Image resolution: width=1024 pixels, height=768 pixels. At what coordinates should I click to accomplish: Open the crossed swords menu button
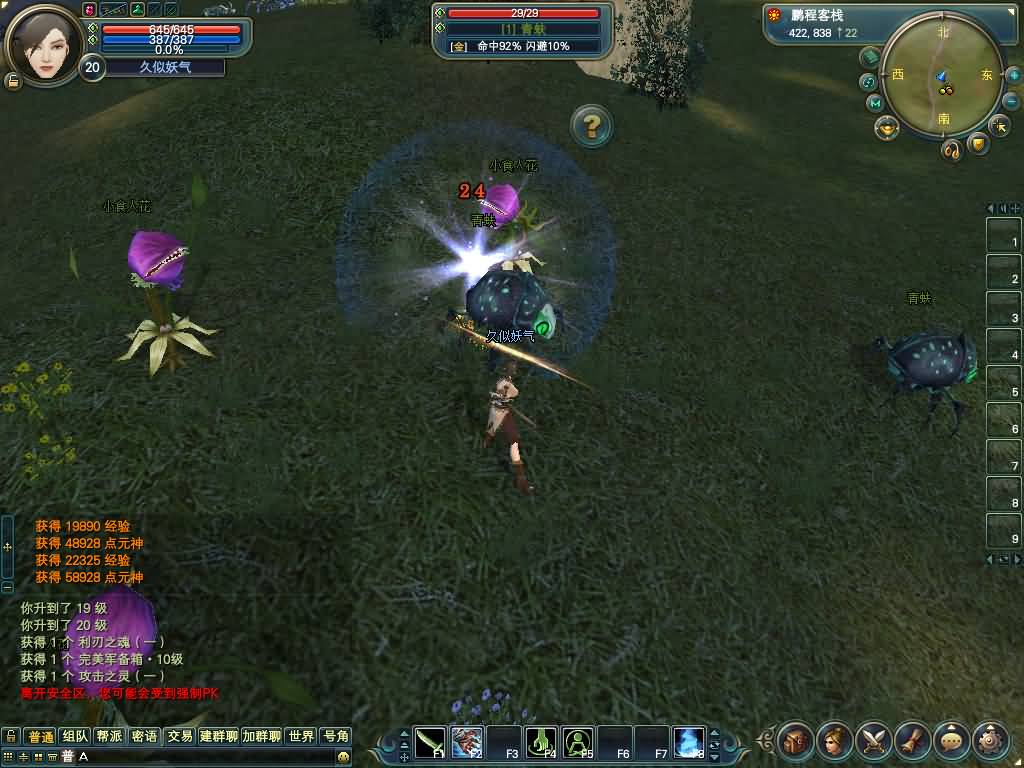click(873, 741)
